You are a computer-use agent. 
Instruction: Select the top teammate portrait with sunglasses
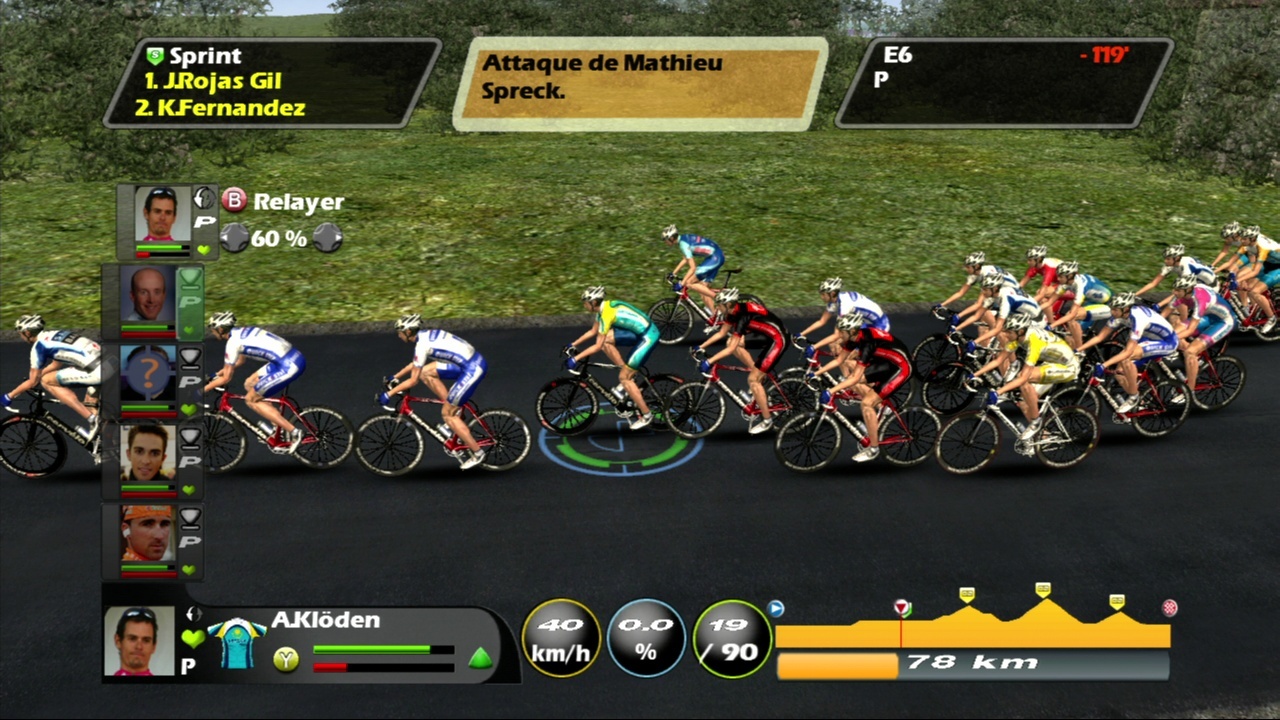point(162,214)
